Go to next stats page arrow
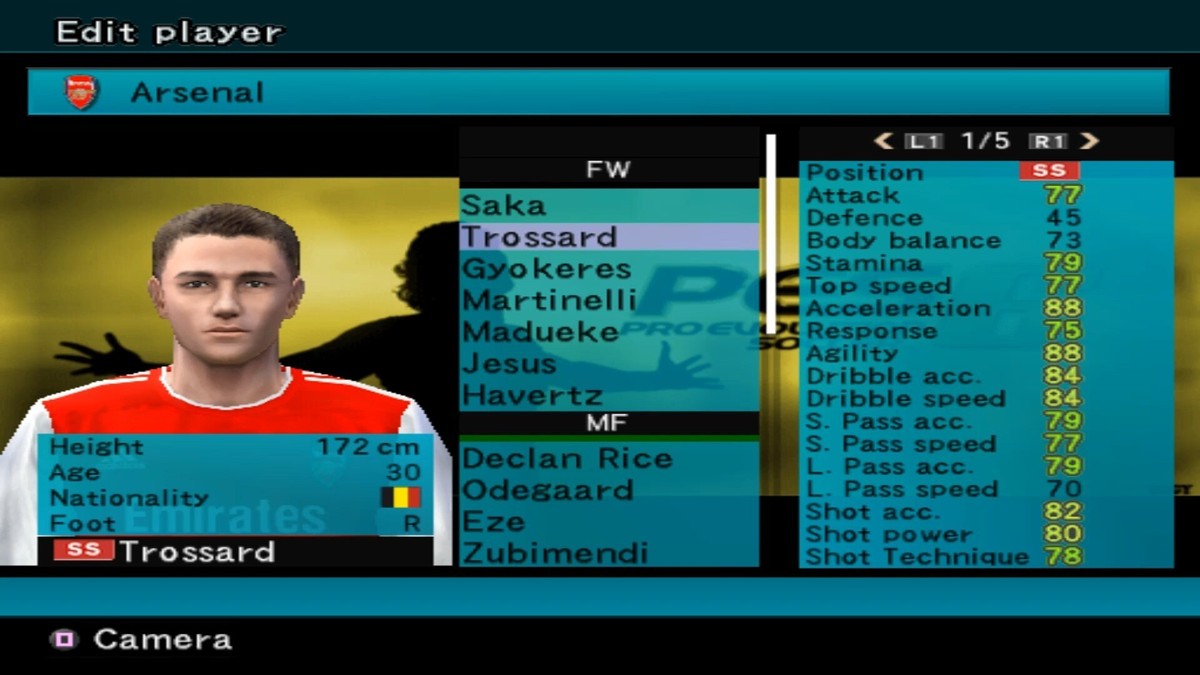1200x675 pixels. pos(1090,142)
